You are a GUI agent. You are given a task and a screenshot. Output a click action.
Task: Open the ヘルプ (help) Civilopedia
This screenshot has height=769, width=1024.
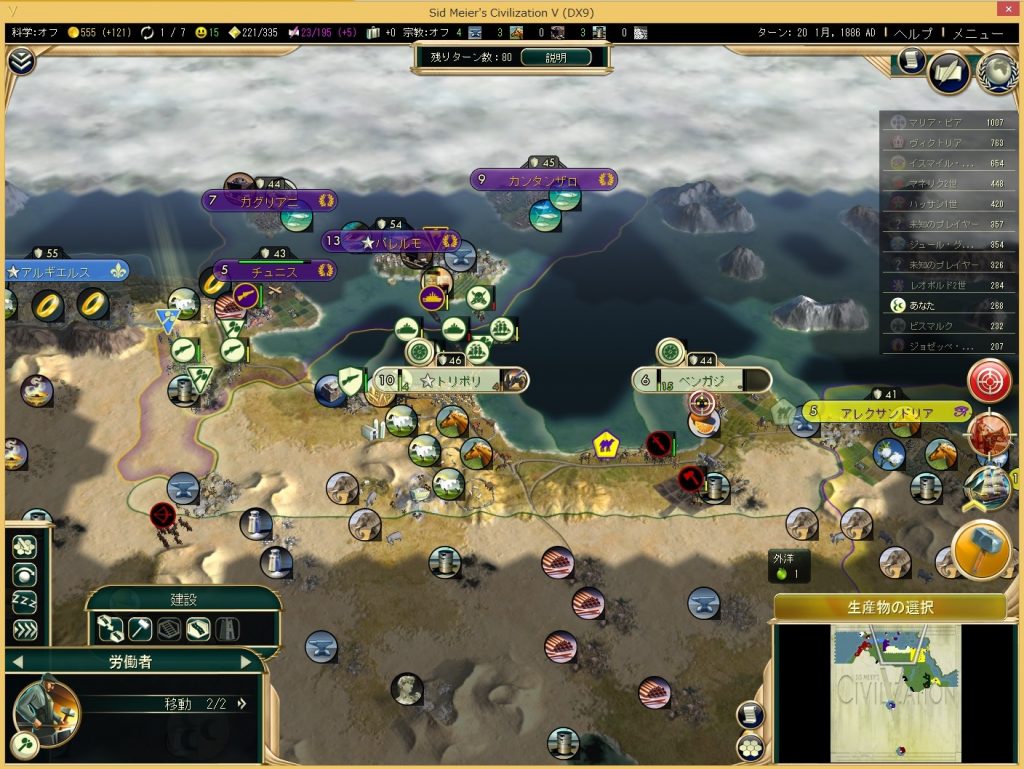pos(912,33)
